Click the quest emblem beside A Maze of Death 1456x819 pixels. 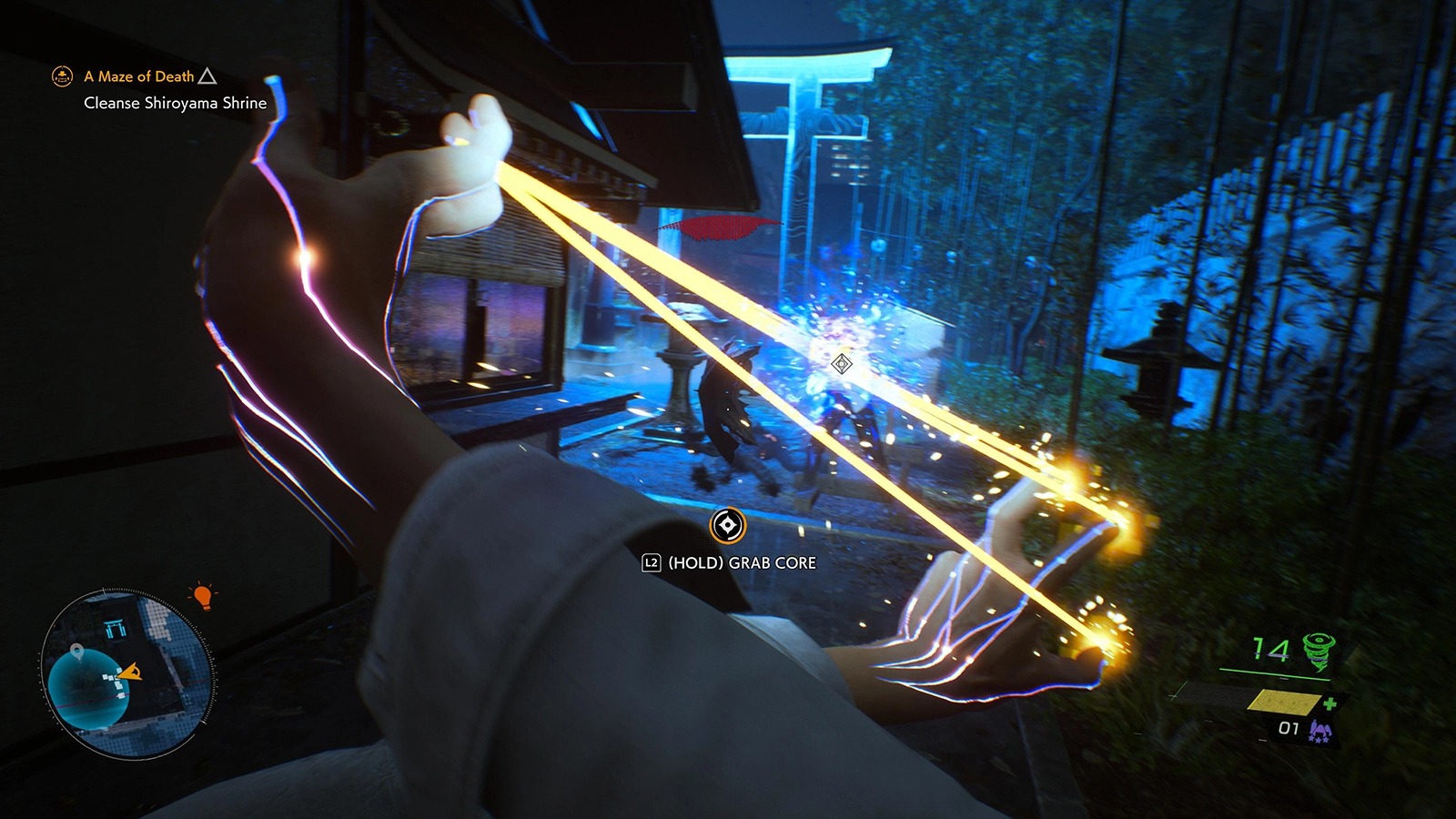tap(62, 76)
